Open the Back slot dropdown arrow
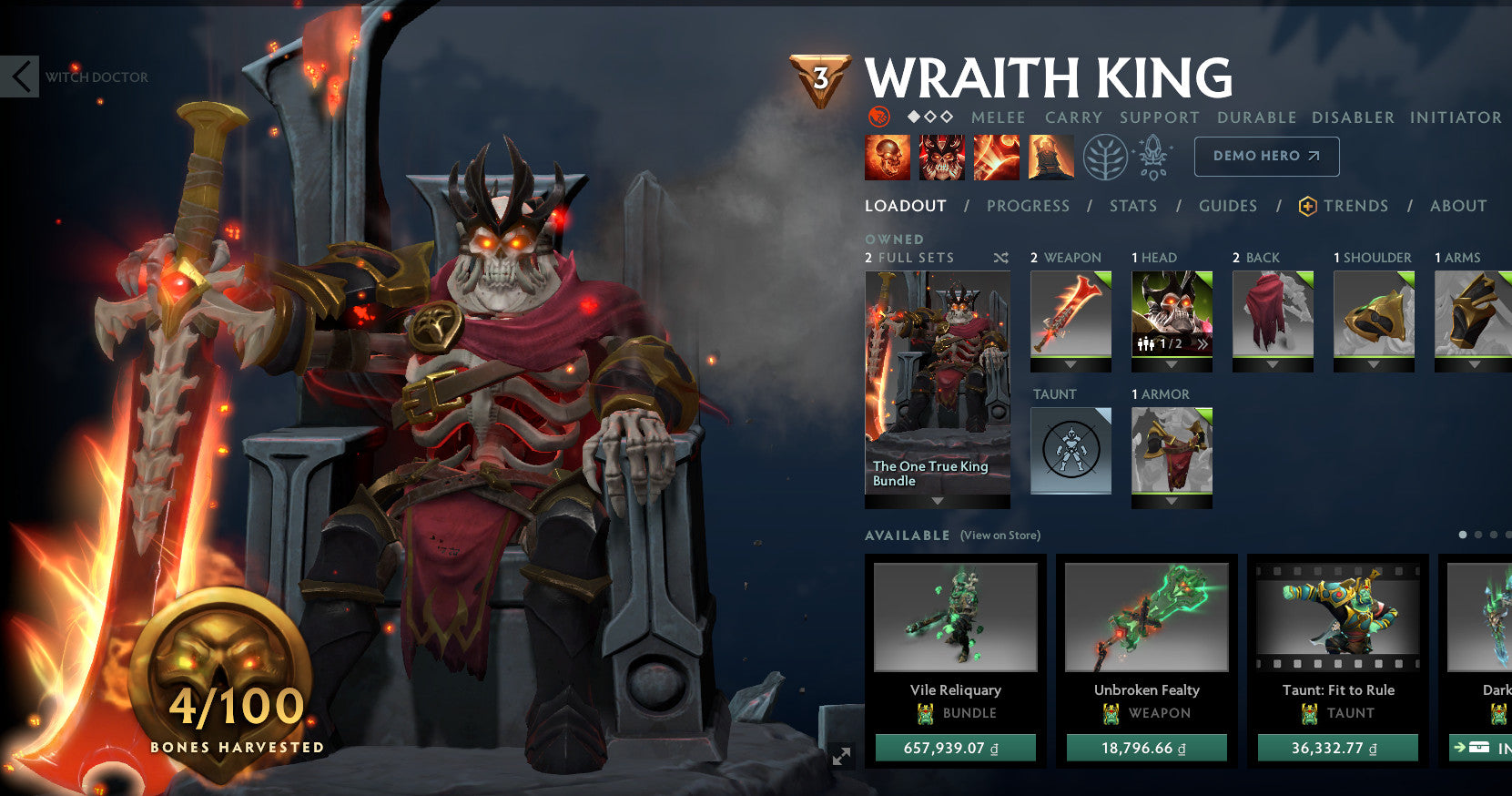Image resolution: width=1512 pixels, height=796 pixels. [x=1271, y=364]
